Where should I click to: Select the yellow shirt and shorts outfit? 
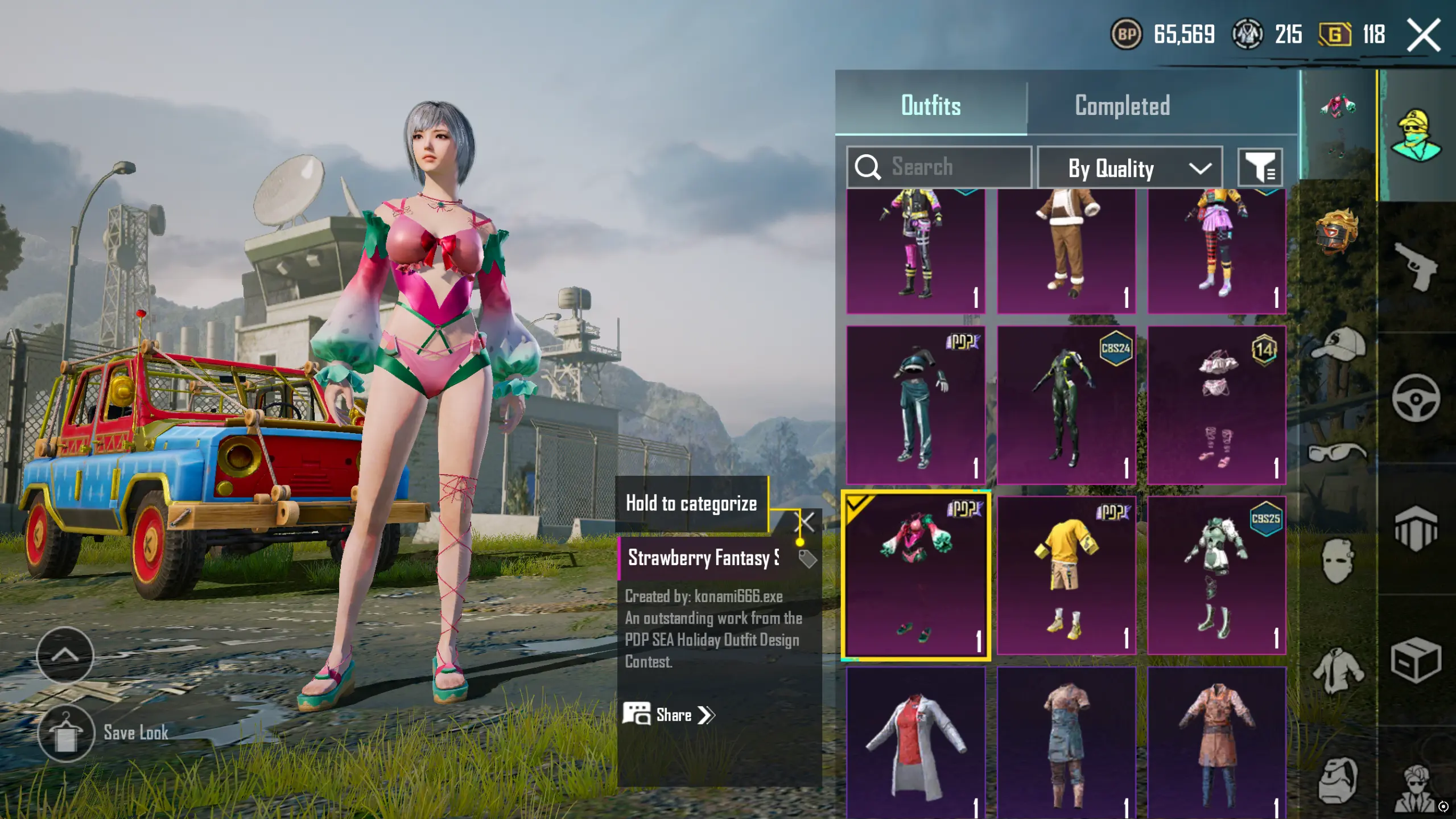click(1066, 576)
